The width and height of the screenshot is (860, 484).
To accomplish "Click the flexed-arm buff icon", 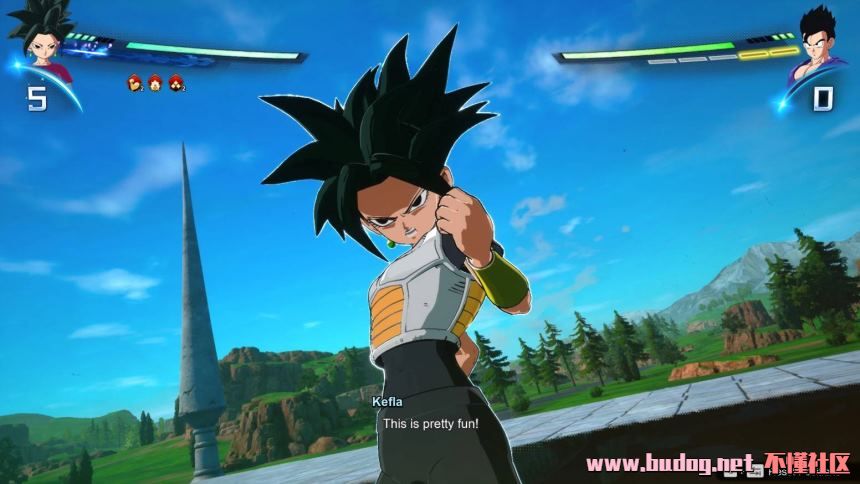I will coord(134,83).
